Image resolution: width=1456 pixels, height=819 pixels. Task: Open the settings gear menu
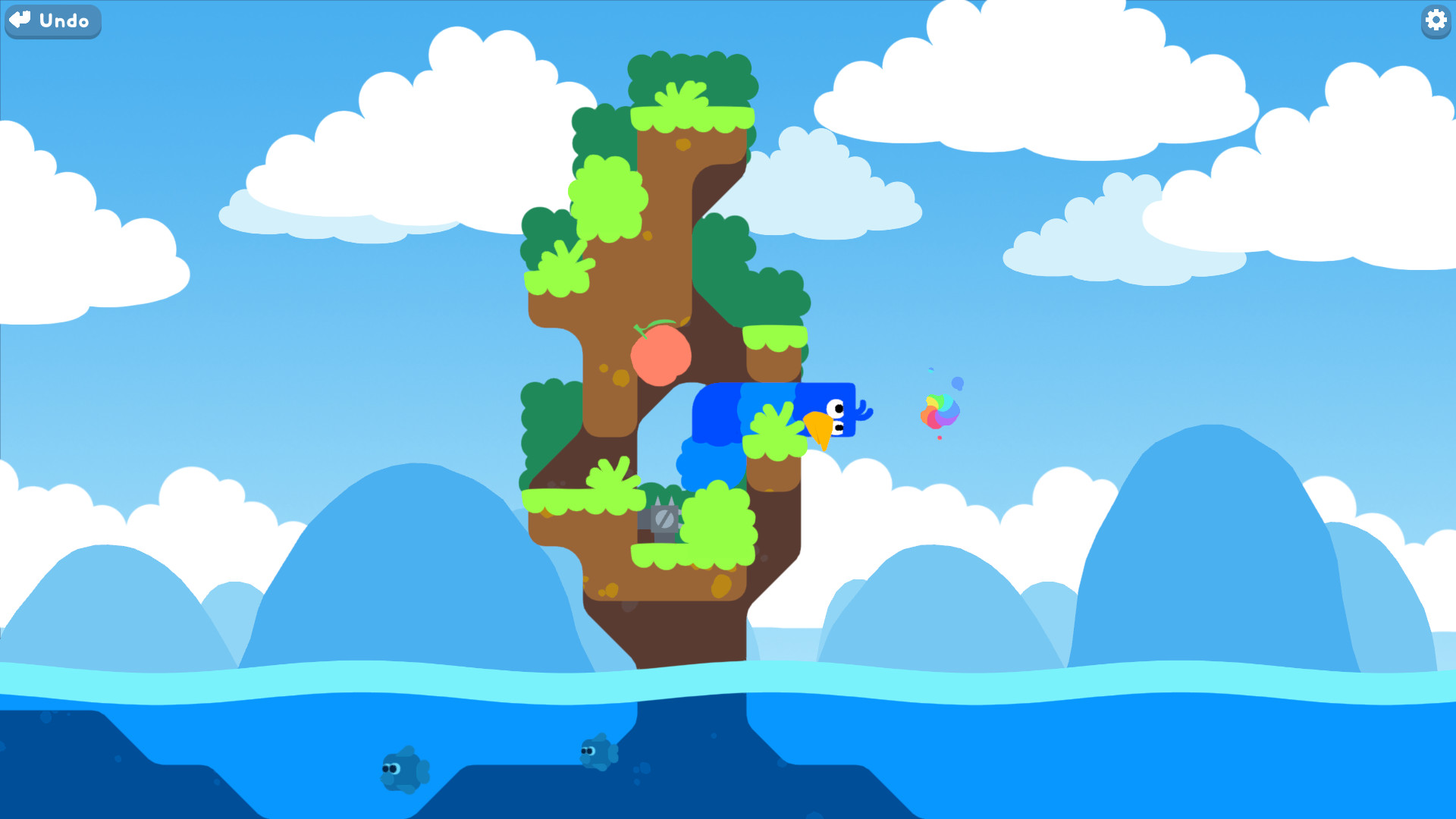tap(1436, 21)
